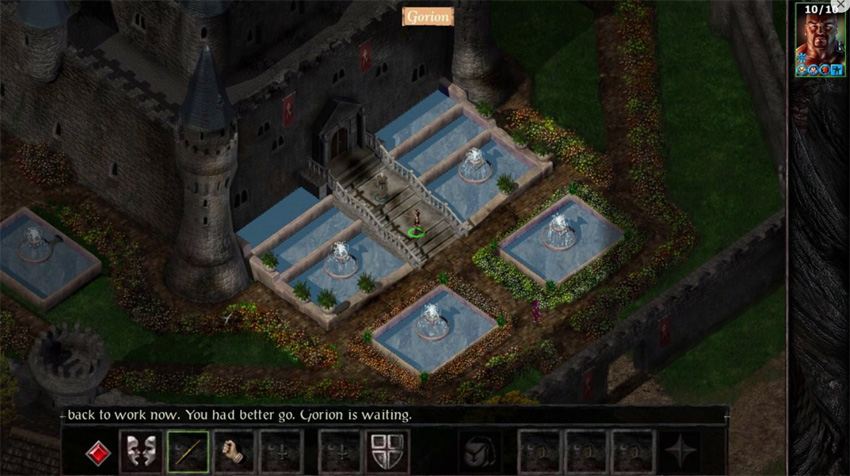850x476 pixels.
Task: Activate the twin masks talk button
Action: point(141,451)
